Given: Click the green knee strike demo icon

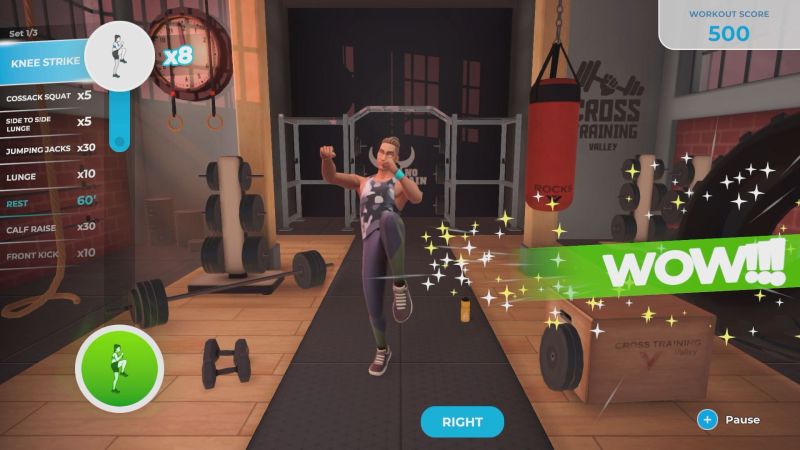Looking at the screenshot, I should [x=119, y=369].
